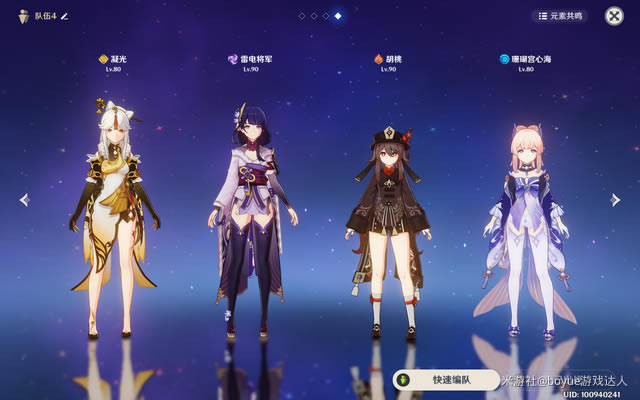The image size is (640, 400).
Task: Open the 元素共鸣 elemental resonance panel
Action: 558,16
